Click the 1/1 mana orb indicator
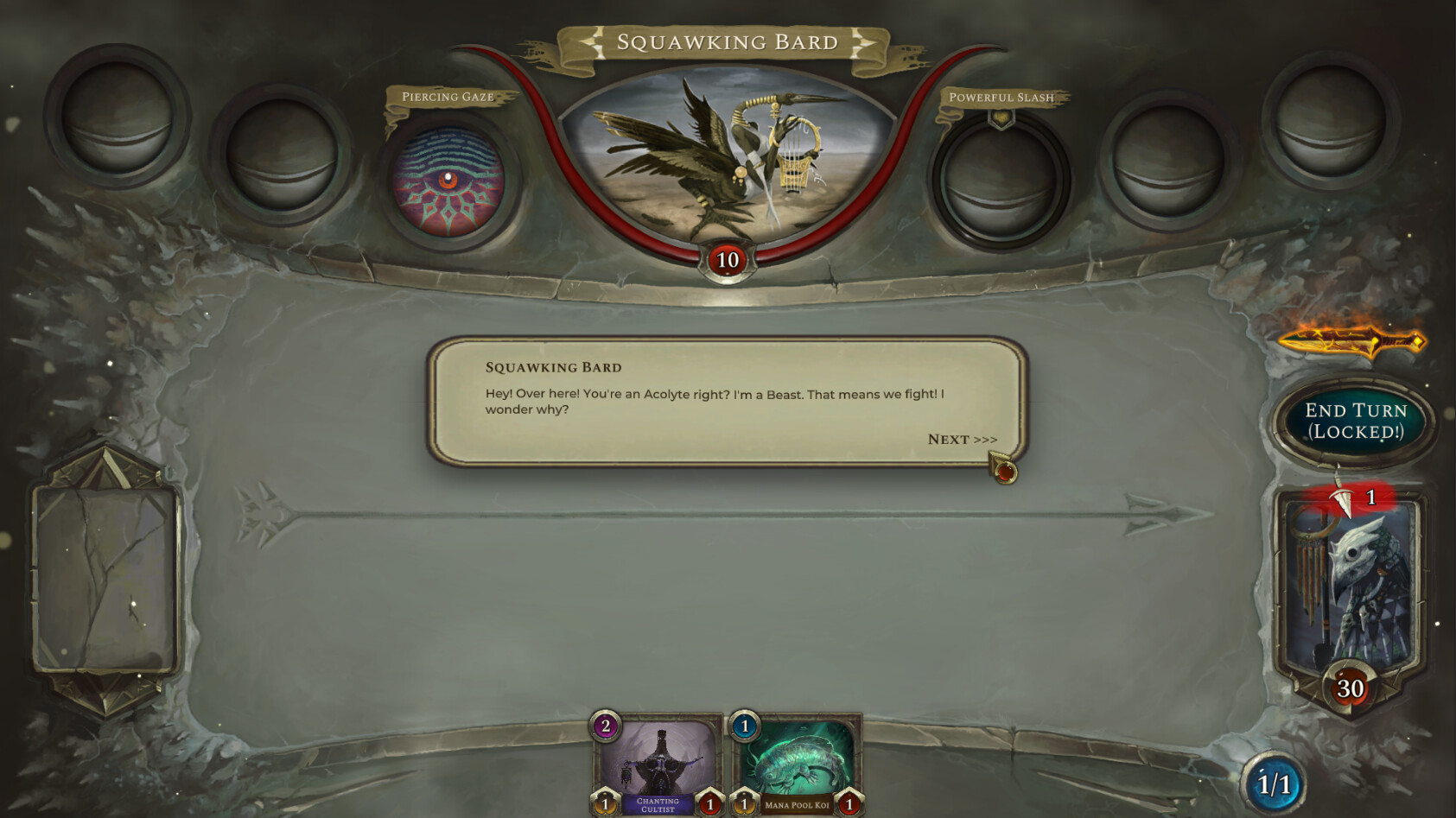Viewport: 1456px width, 818px height. coord(1271,780)
